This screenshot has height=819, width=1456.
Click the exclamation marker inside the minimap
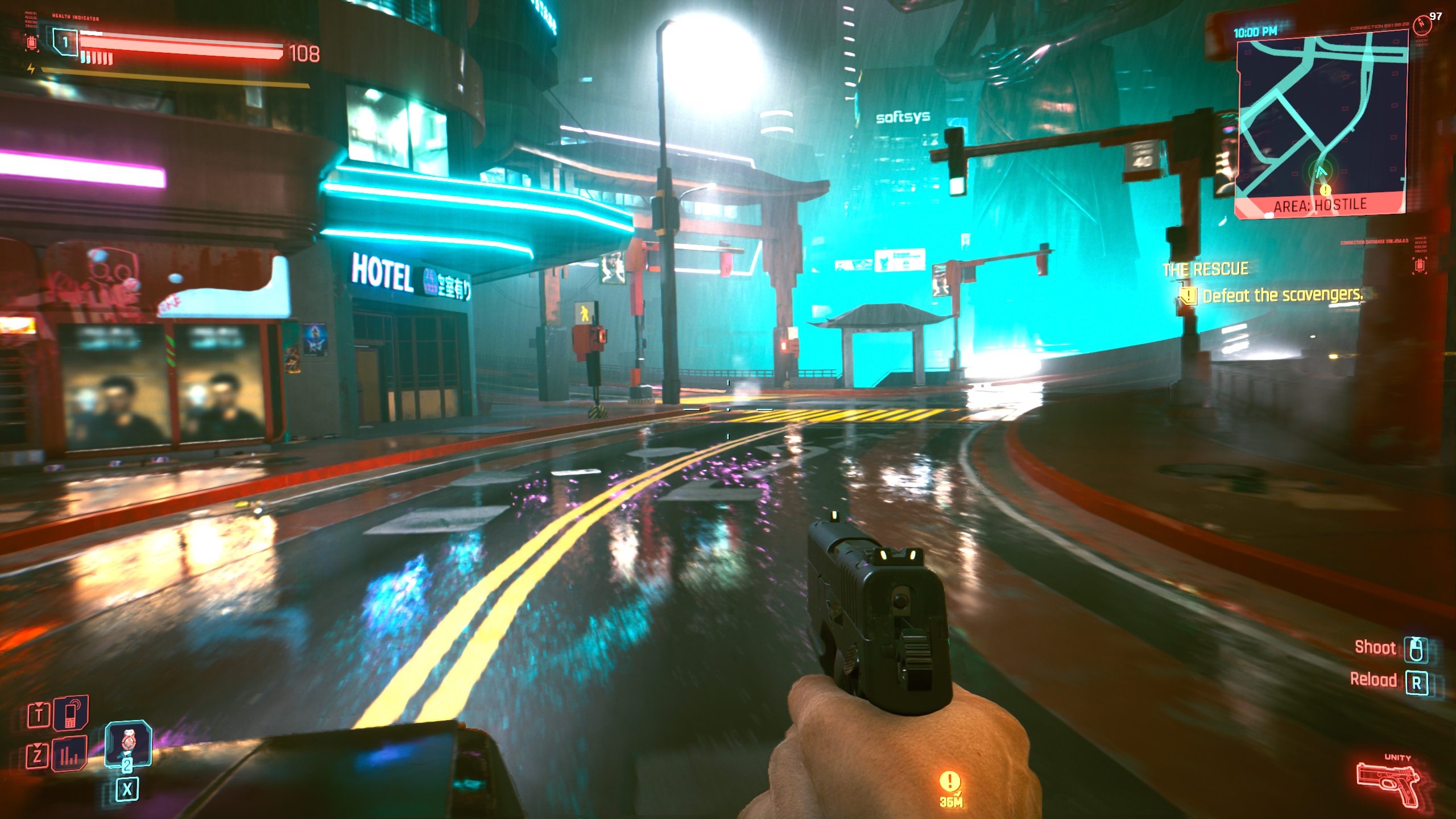point(1325,189)
